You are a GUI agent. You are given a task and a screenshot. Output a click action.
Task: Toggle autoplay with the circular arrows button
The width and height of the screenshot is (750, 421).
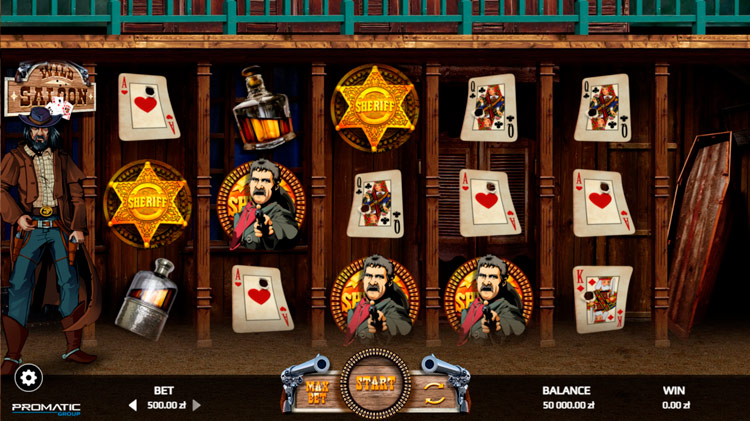(x=435, y=388)
